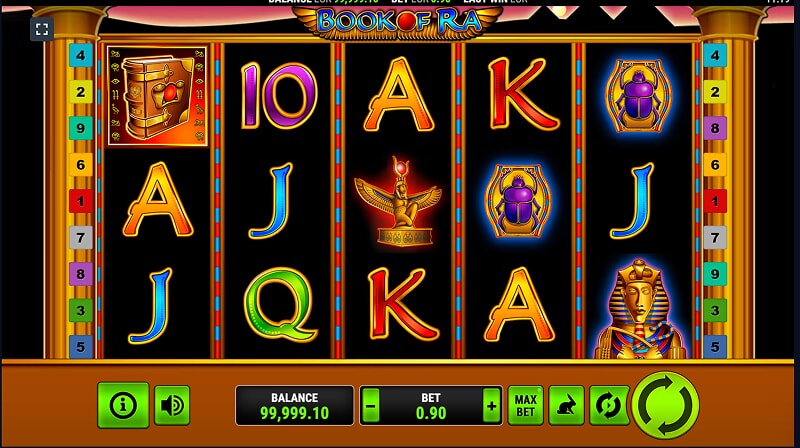Open the game info paytable
Viewport: 800px width, 448px height.
click(123, 405)
